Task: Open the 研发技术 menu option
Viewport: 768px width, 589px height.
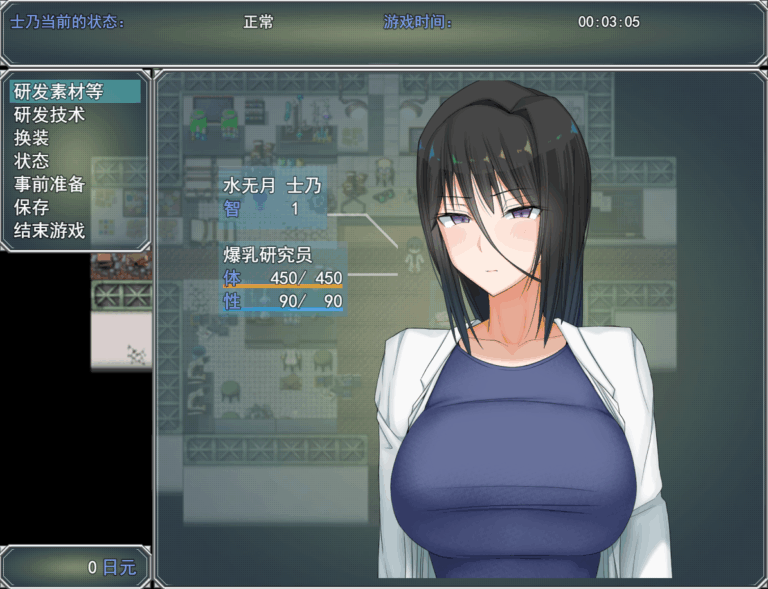Action: click(x=49, y=115)
